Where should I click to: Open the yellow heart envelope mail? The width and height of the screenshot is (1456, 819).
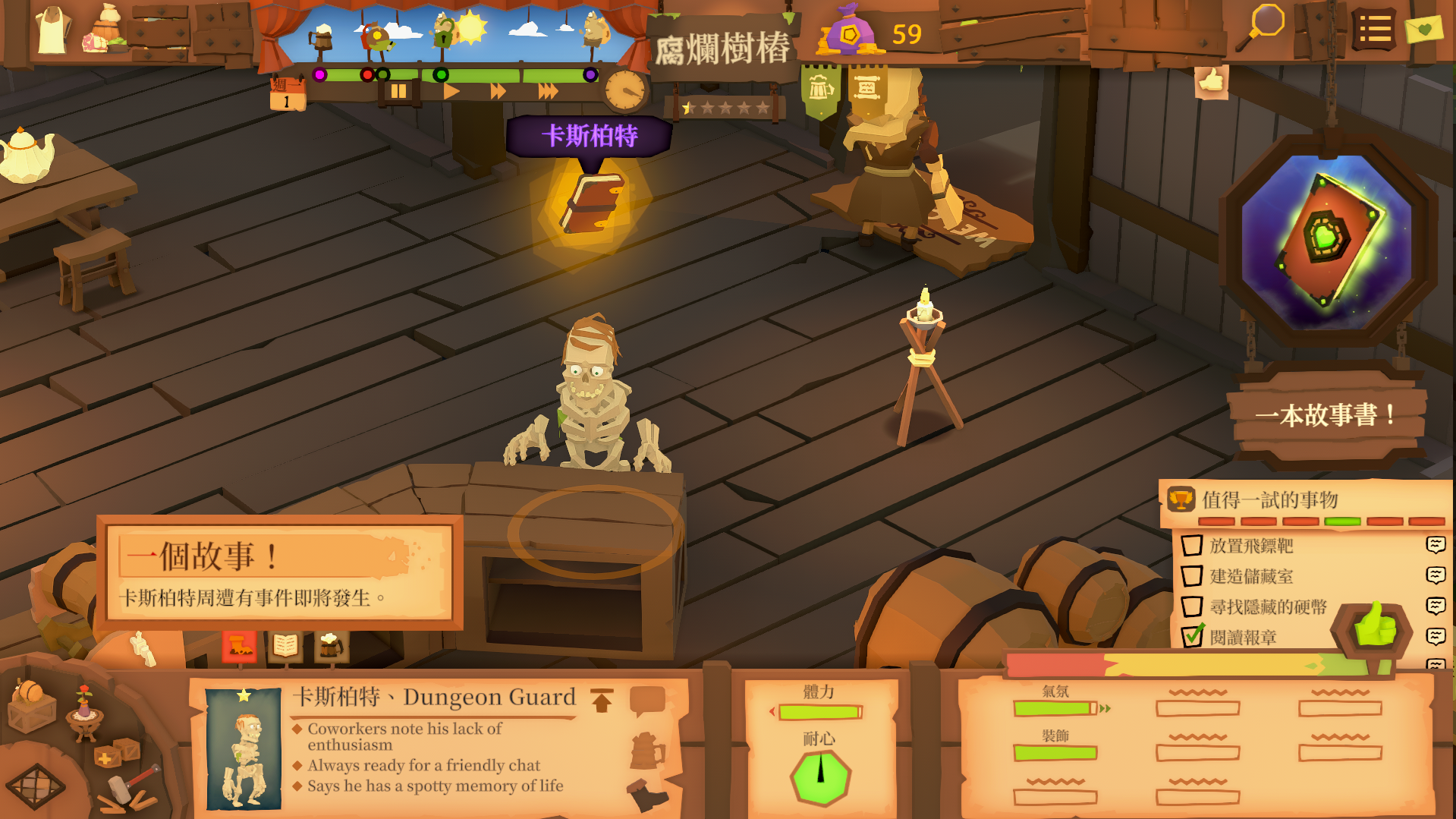1423,29
